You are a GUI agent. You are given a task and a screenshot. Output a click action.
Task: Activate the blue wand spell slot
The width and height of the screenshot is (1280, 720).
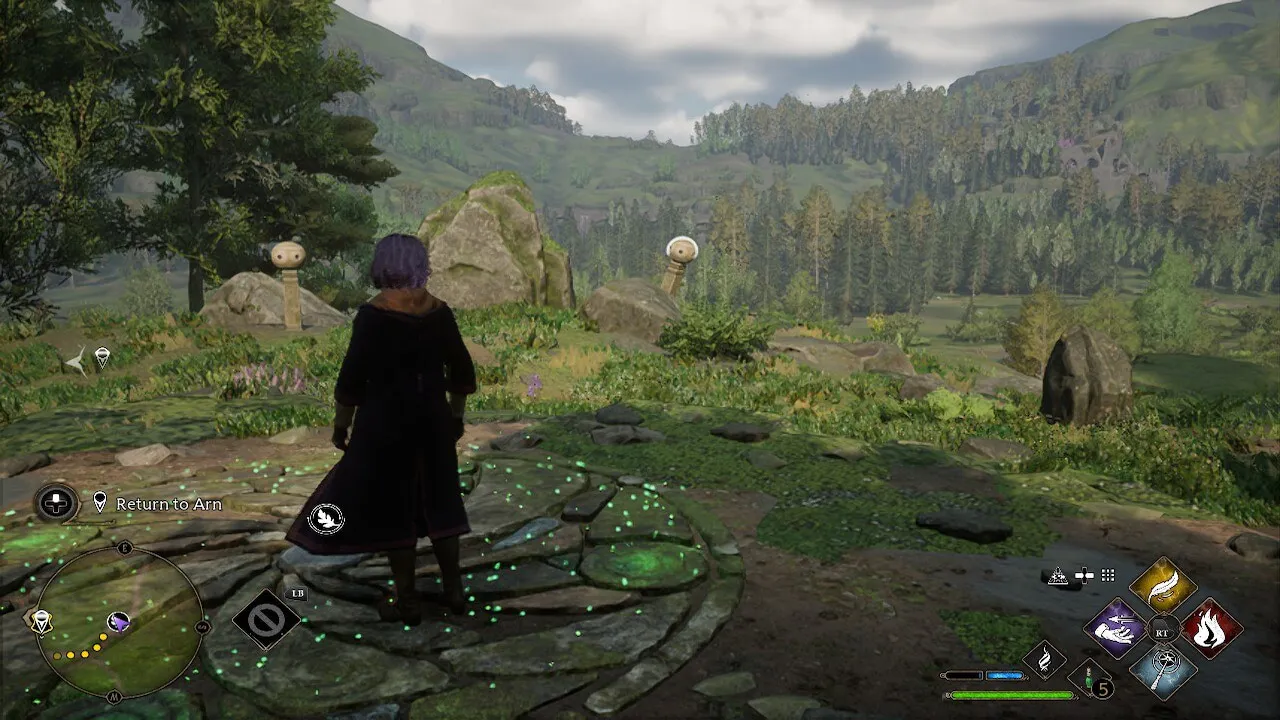click(1163, 670)
